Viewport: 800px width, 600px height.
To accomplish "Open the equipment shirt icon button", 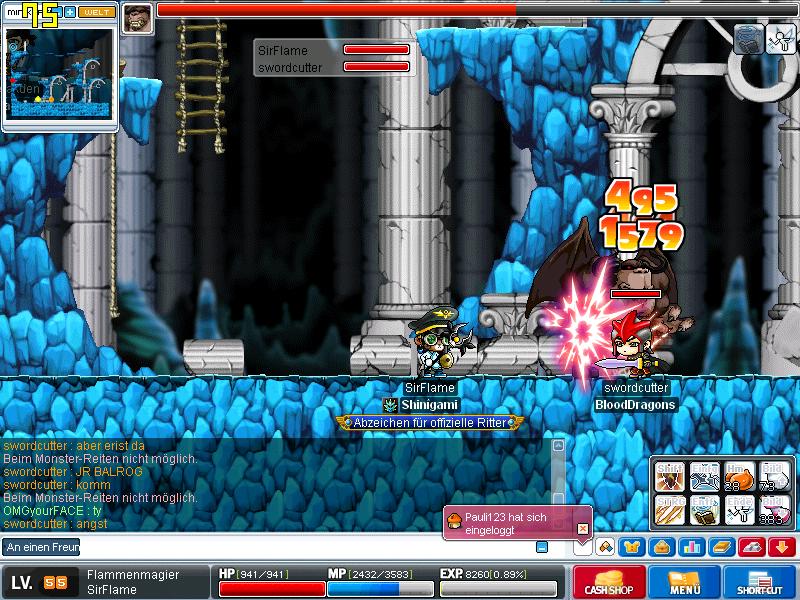I will click(633, 547).
